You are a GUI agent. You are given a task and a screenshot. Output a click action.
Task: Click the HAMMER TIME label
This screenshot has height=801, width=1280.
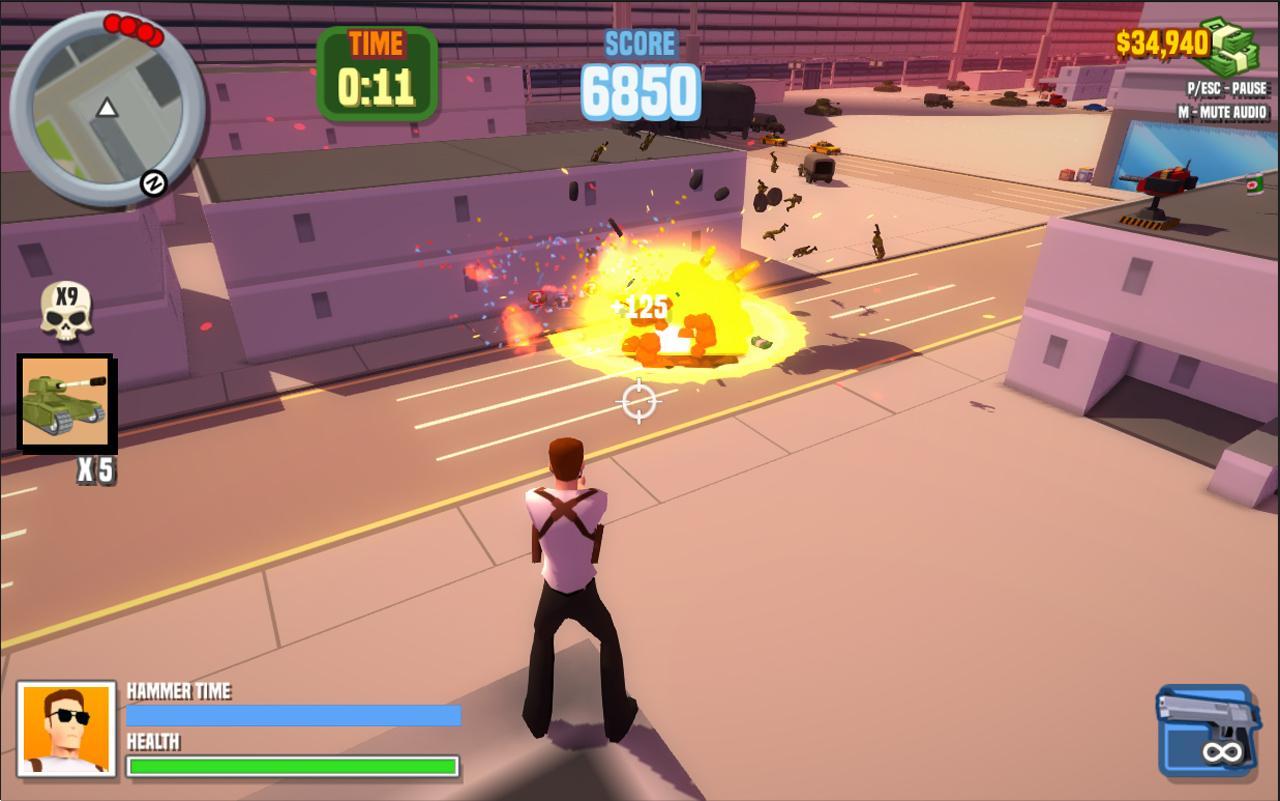coord(178,690)
